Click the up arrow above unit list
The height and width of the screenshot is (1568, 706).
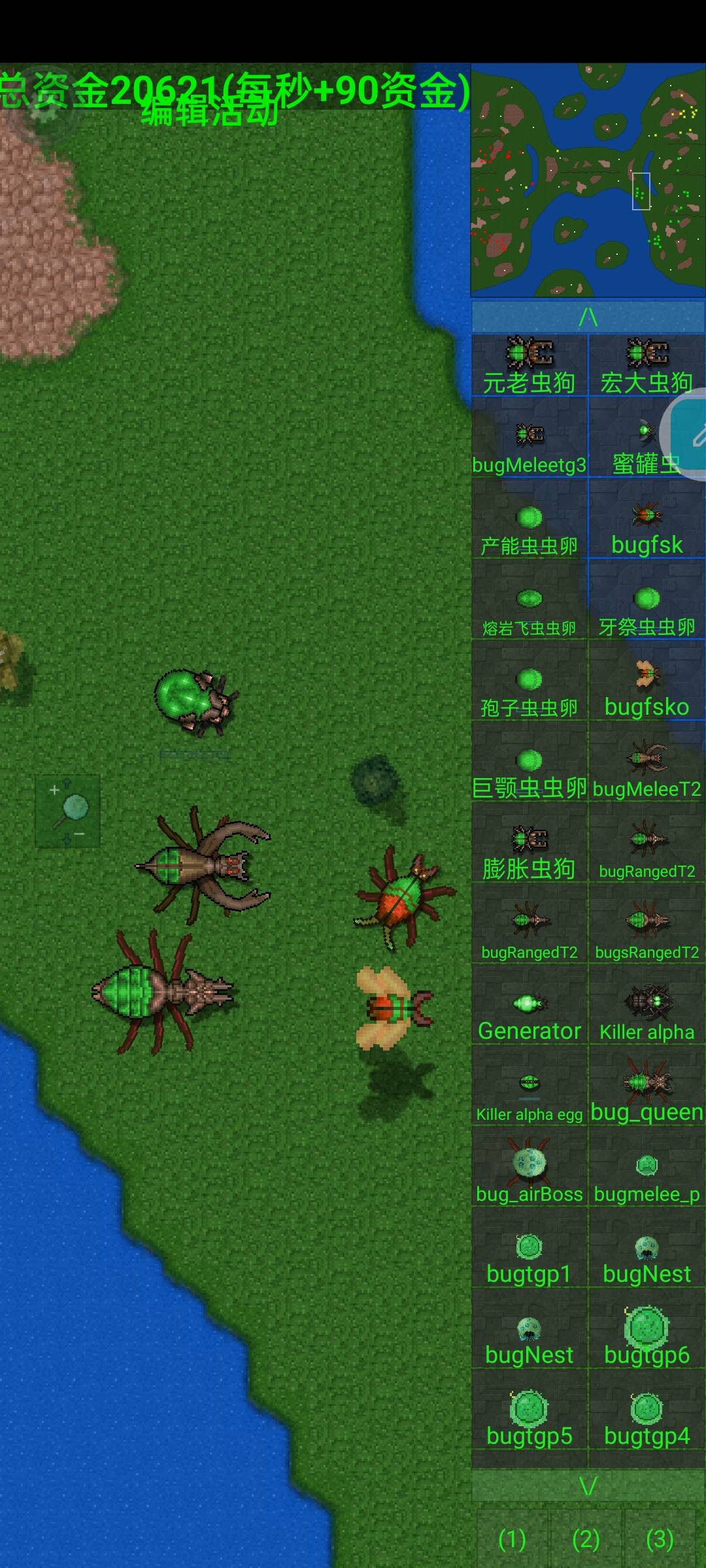(x=588, y=317)
